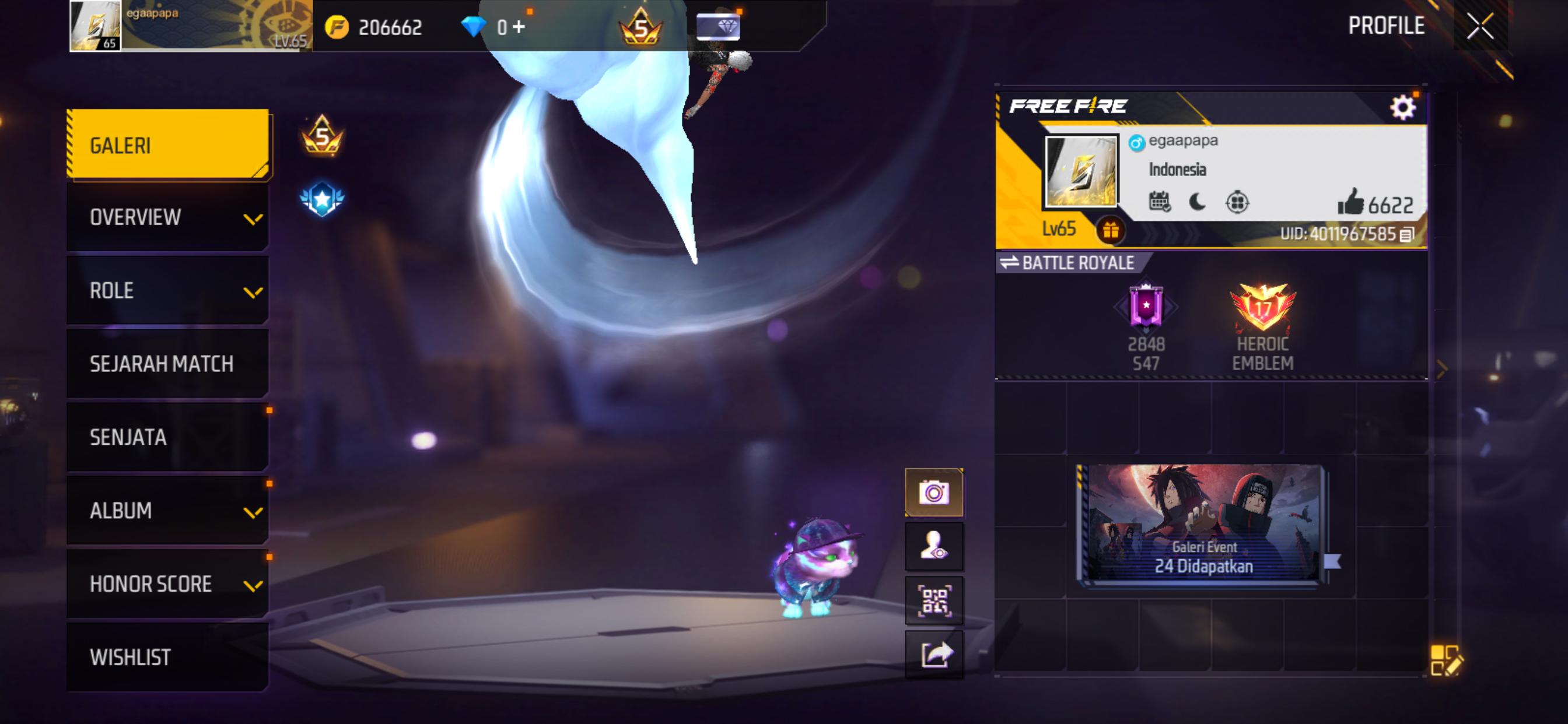Open the Honor Score section

click(x=167, y=584)
